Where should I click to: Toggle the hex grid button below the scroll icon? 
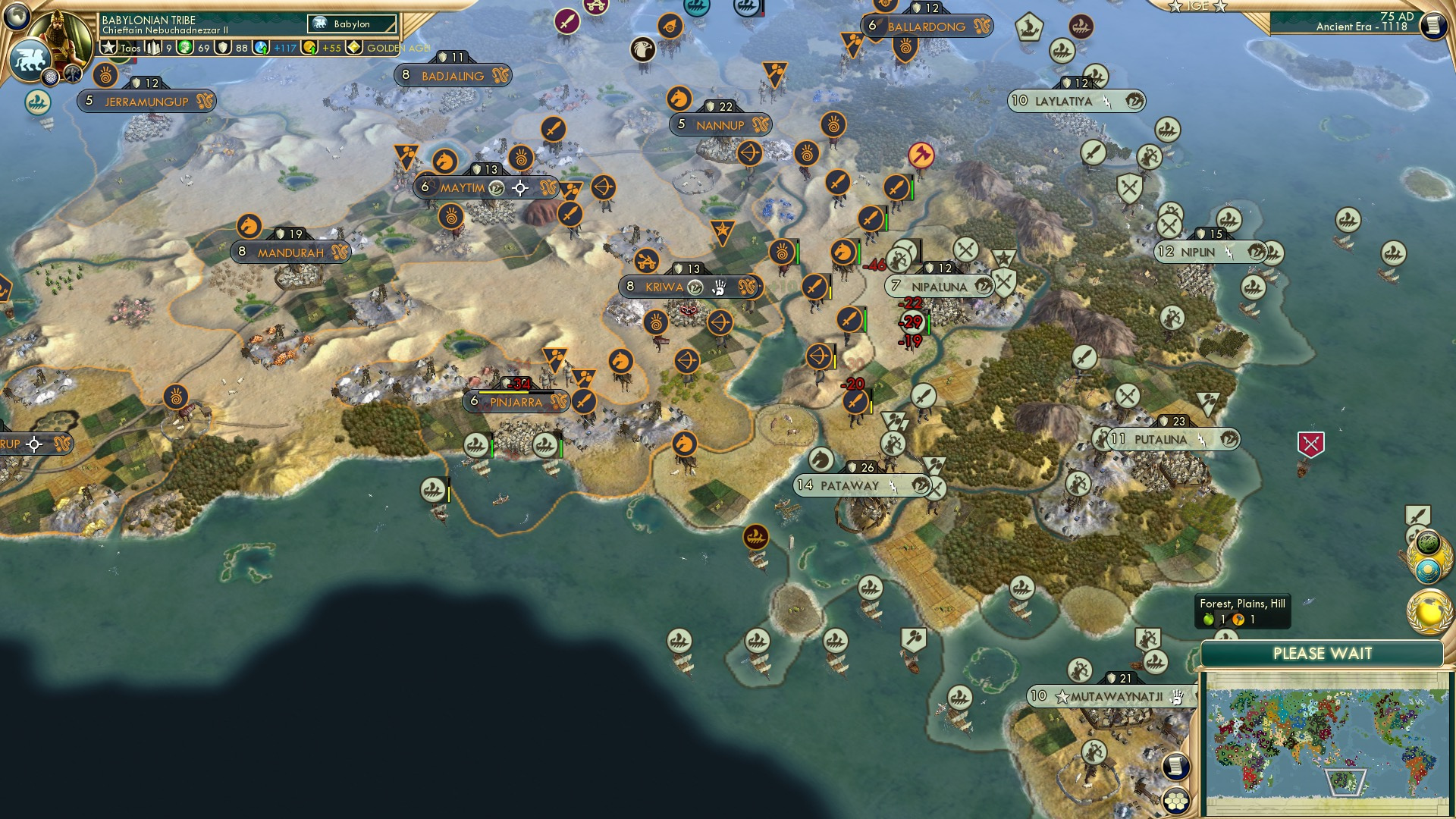1176,799
